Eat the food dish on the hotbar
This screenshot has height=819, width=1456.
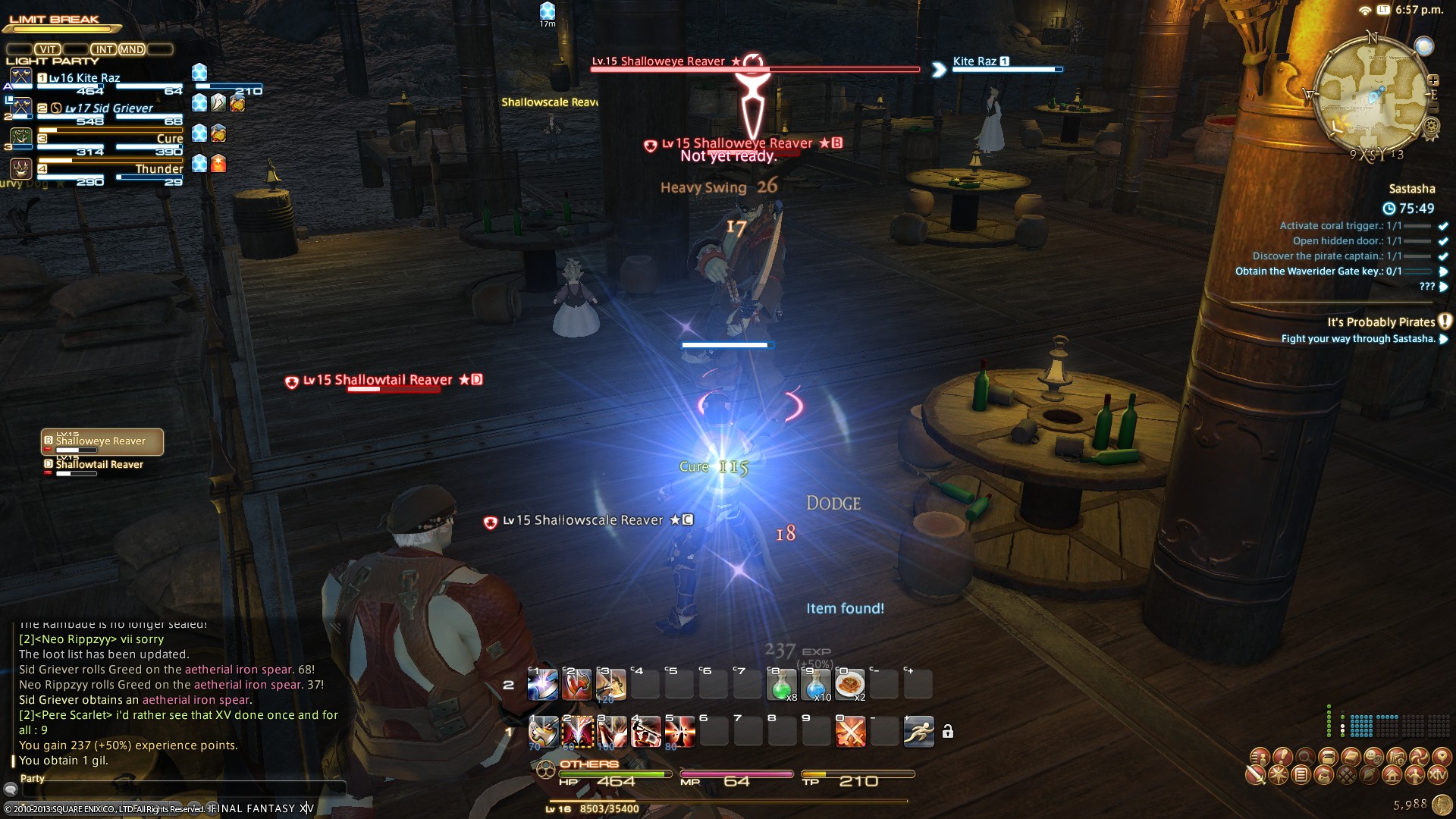[x=849, y=685]
